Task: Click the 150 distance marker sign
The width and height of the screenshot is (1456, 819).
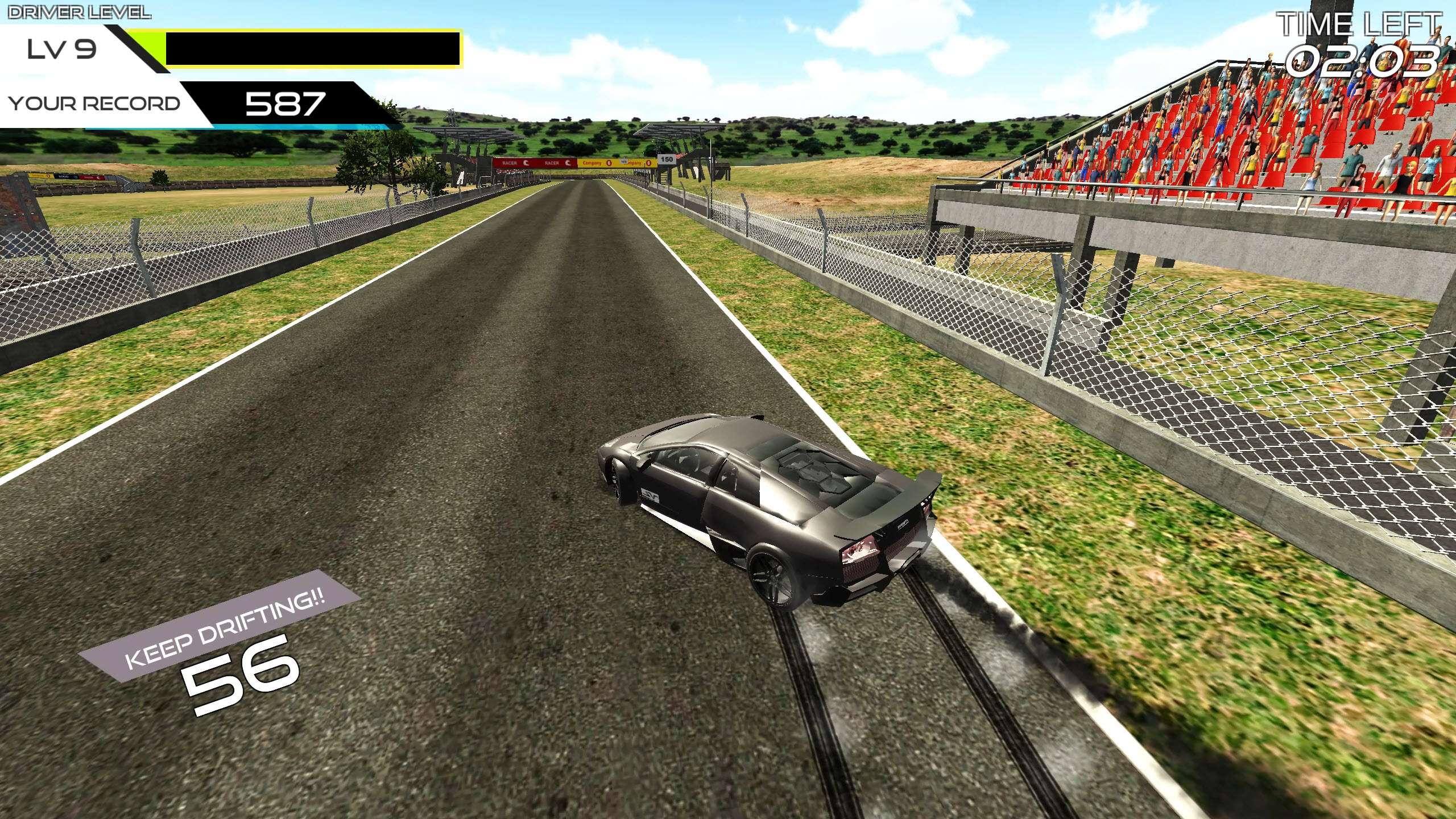Action: pos(667,159)
